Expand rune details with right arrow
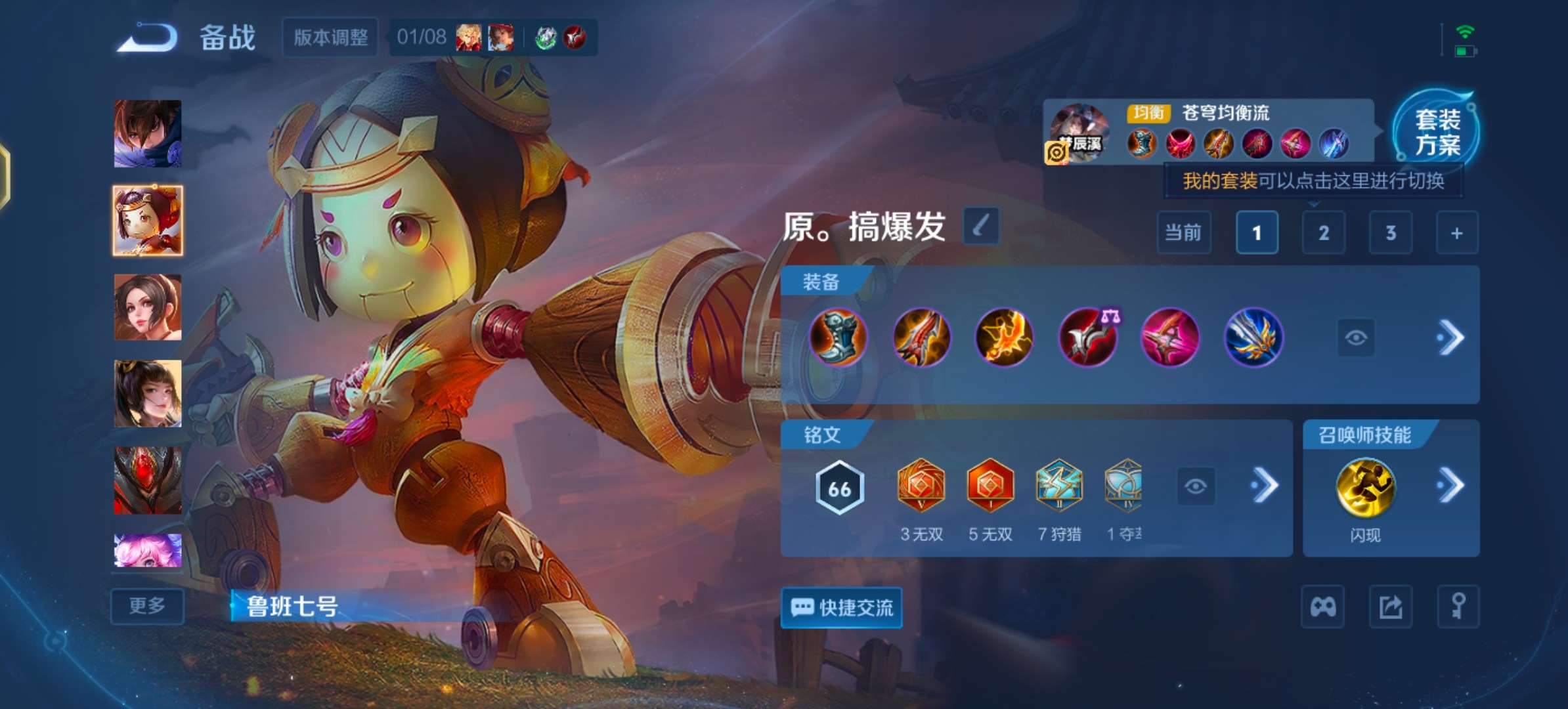This screenshot has width=1568, height=709. click(x=1266, y=486)
